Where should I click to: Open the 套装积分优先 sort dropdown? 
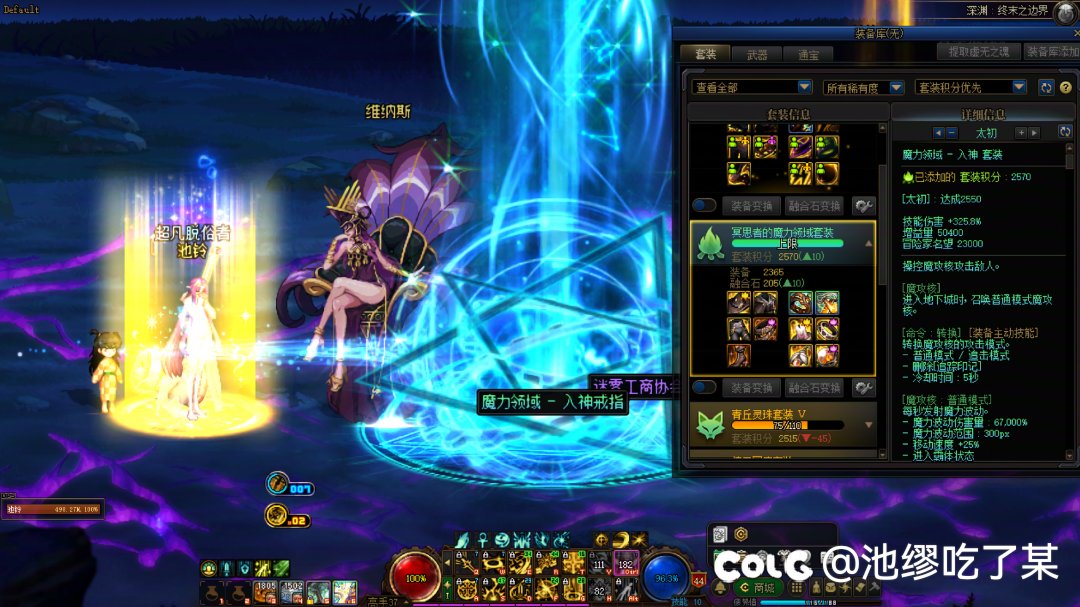click(971, 87)
